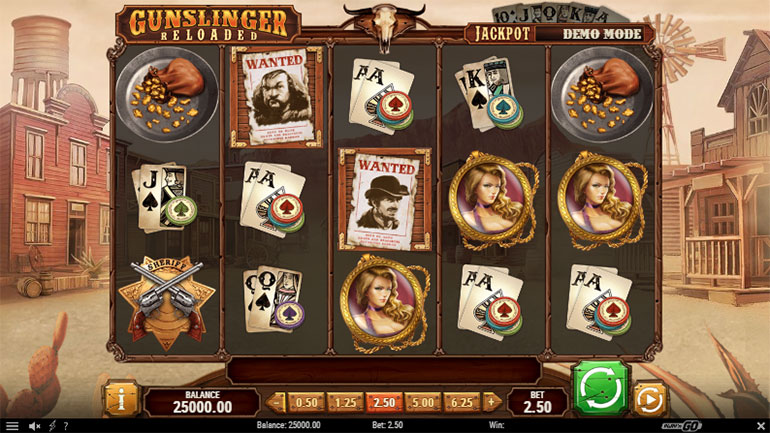Increase bet with the plus button
The image size is (770, 433).
(x=491, y=402)
